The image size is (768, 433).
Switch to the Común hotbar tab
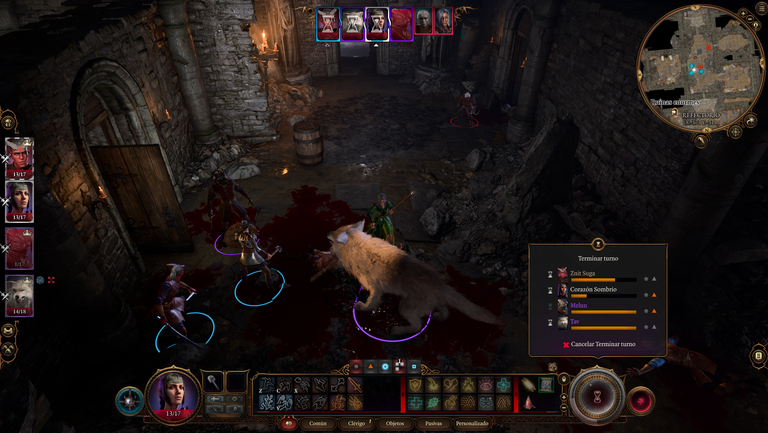pyautogui.click(x=317, y=424)
